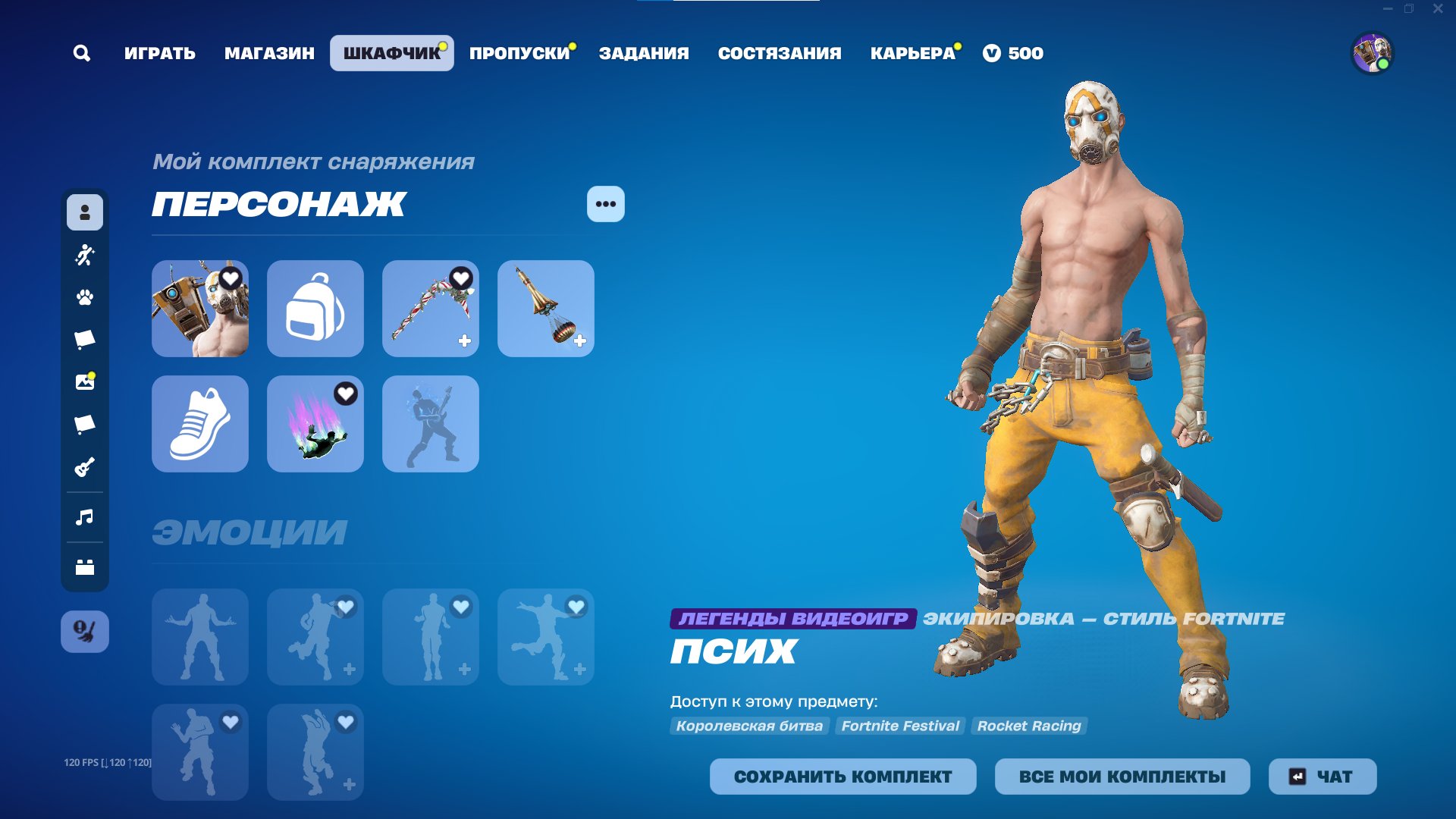The height and width of the screenshot is (819, 1456).
Task: Open the emotes running icon in the sidebar
Action: point(84,255)
